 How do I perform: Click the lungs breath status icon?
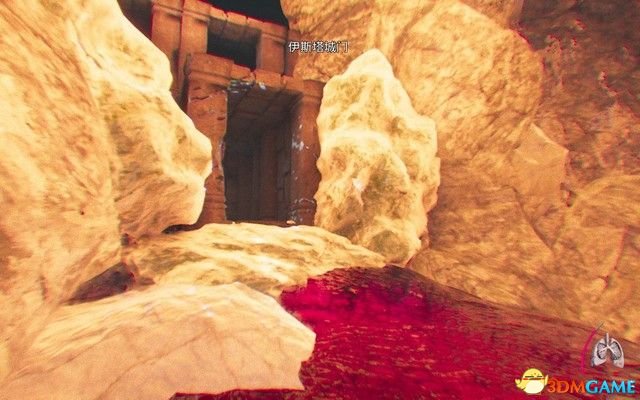(x=606, y=350)
